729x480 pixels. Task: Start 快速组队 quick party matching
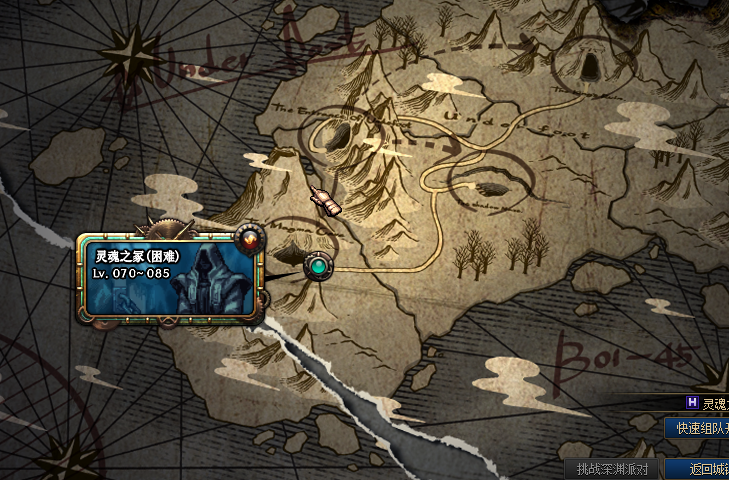click(x=699, y=428)
